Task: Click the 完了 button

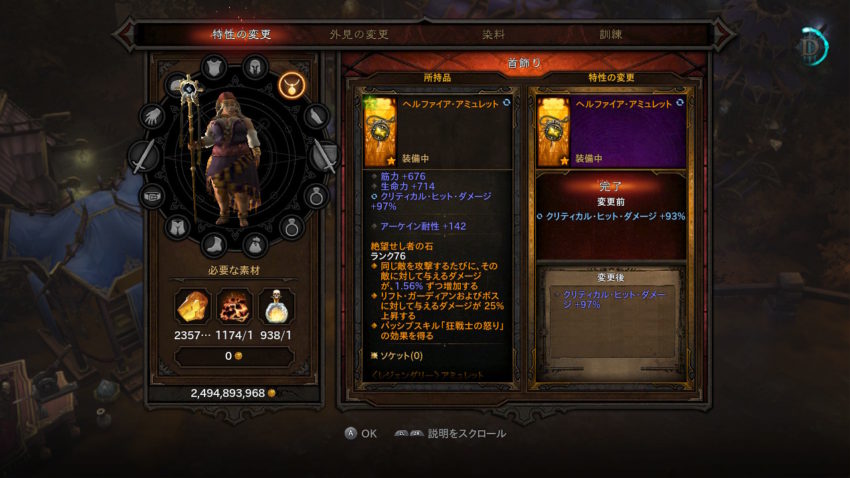Action: pos(610,187)
